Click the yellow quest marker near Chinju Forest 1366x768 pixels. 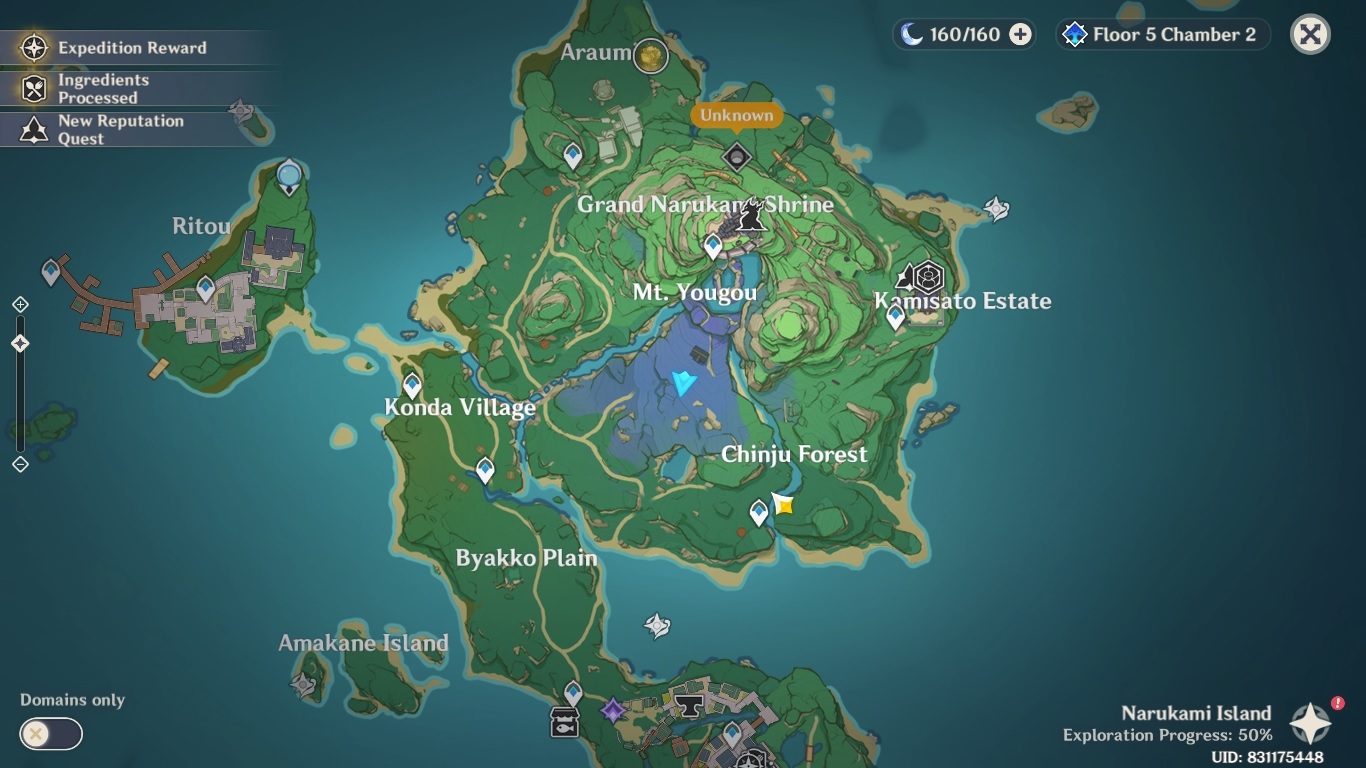tap(783, 503)
